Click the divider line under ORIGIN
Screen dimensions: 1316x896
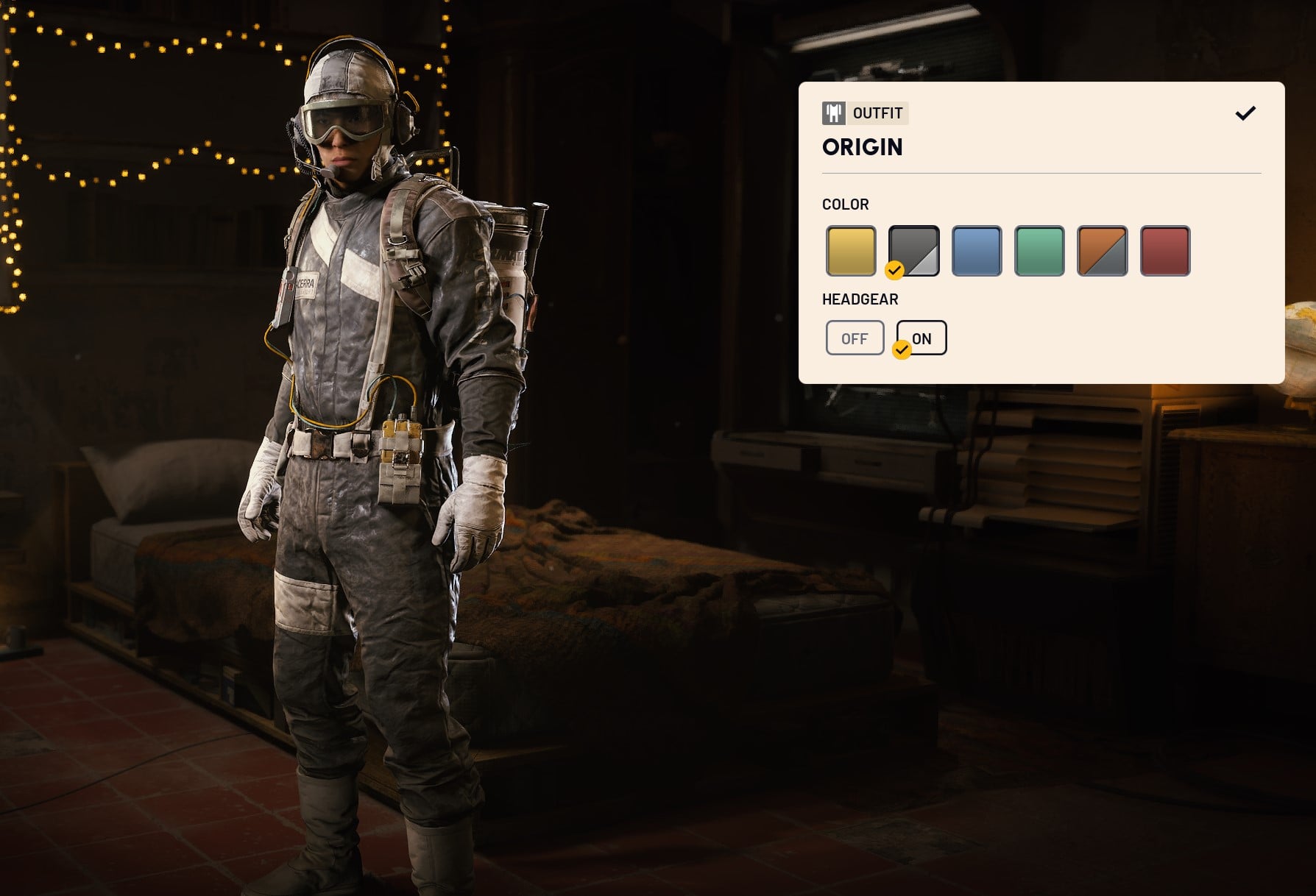(1041, 174)
